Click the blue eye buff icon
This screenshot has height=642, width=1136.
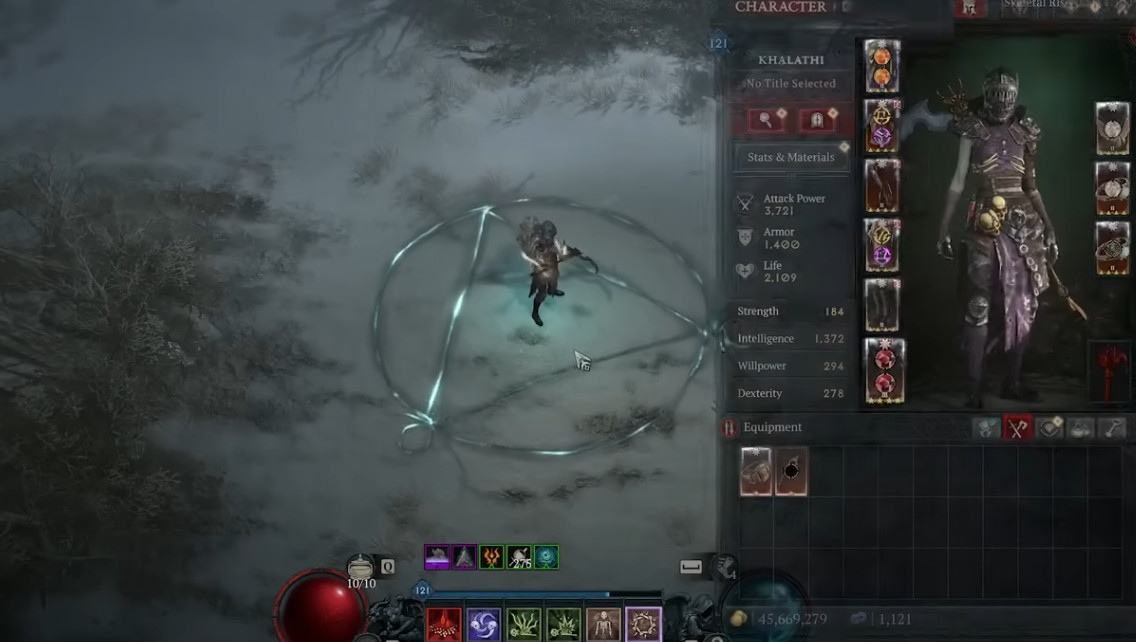coord(546,557)
